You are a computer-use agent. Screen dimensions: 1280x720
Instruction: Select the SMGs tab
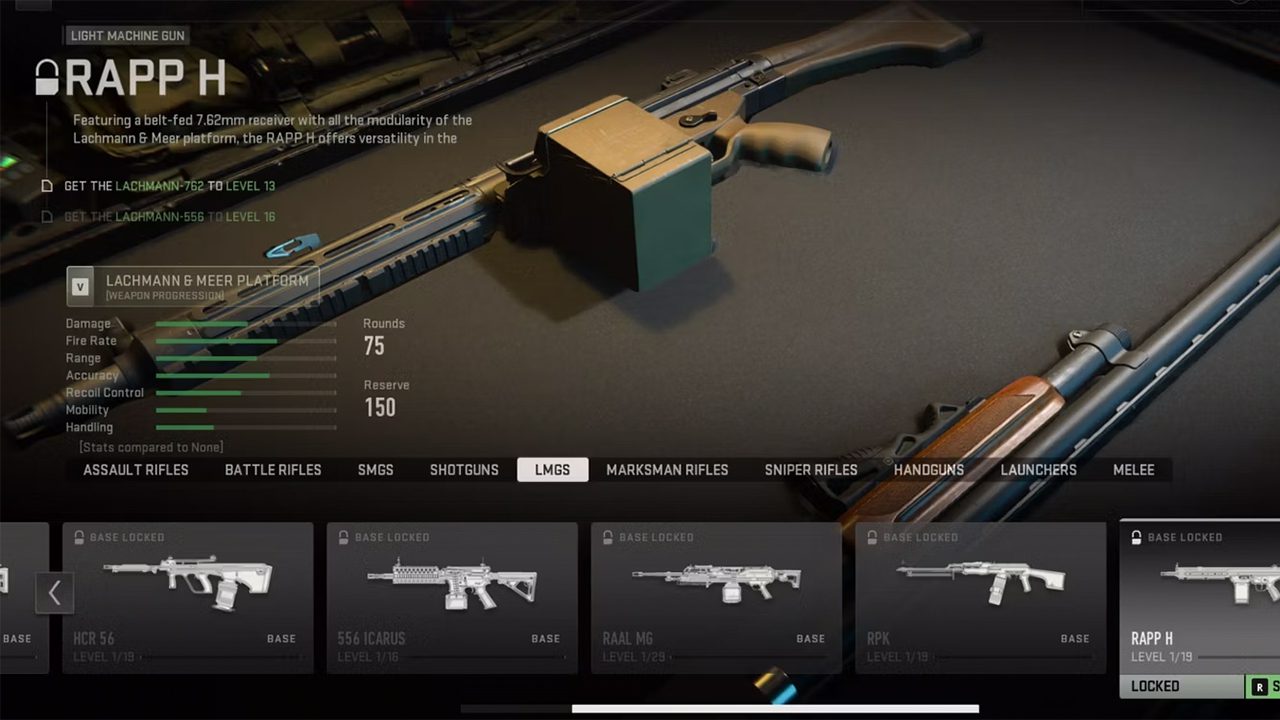point(376,470)
